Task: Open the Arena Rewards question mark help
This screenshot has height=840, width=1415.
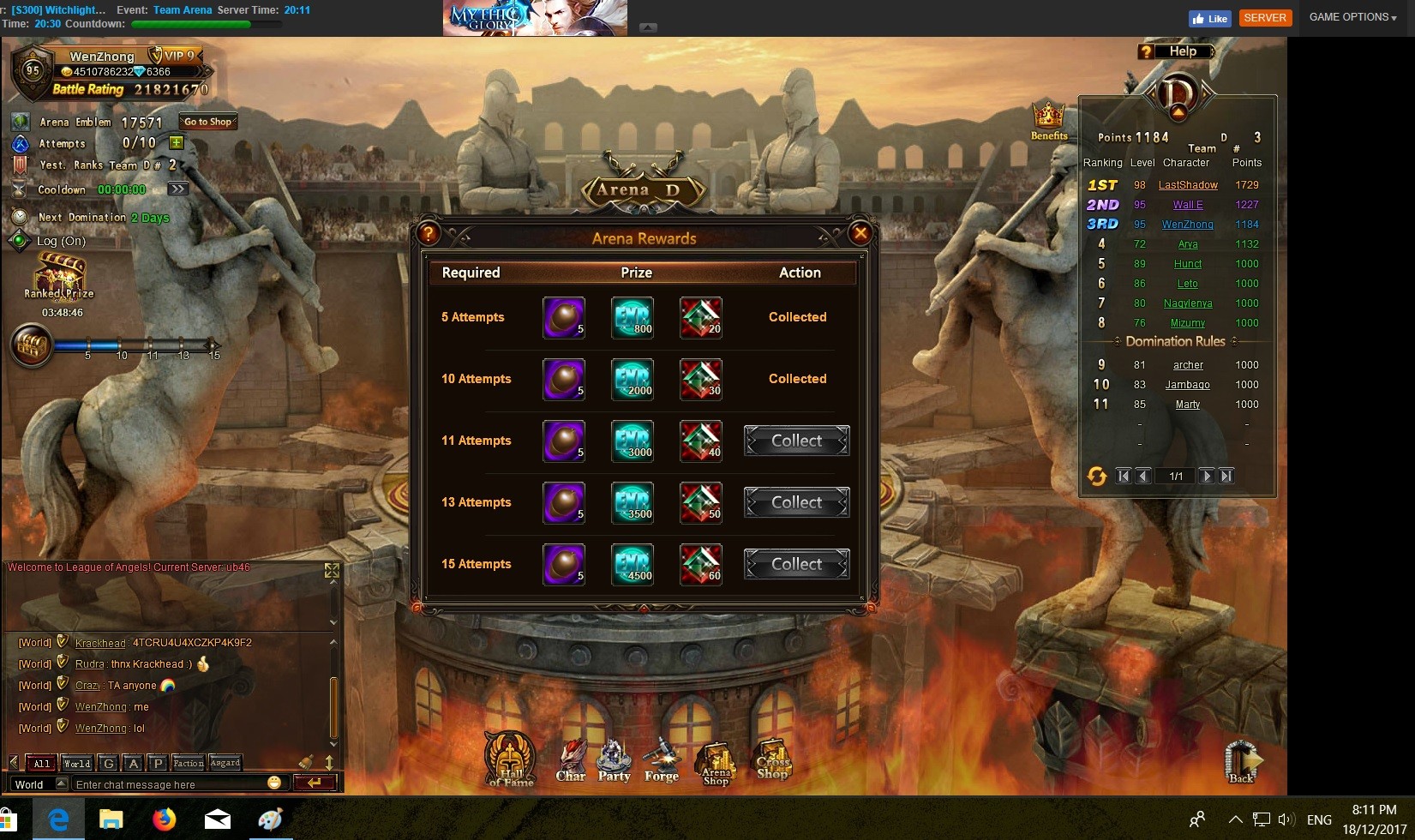Action: tap(428, 233)
